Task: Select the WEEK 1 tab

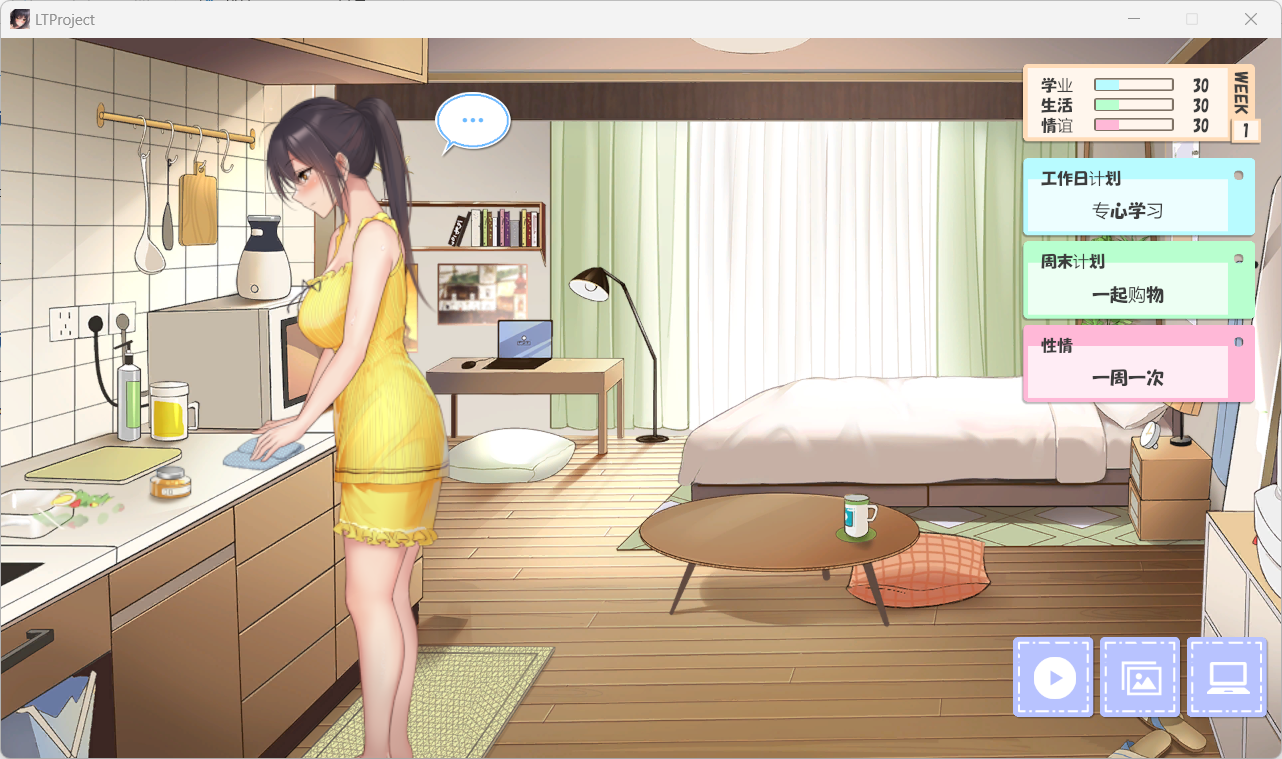Action: (1245, 103)
